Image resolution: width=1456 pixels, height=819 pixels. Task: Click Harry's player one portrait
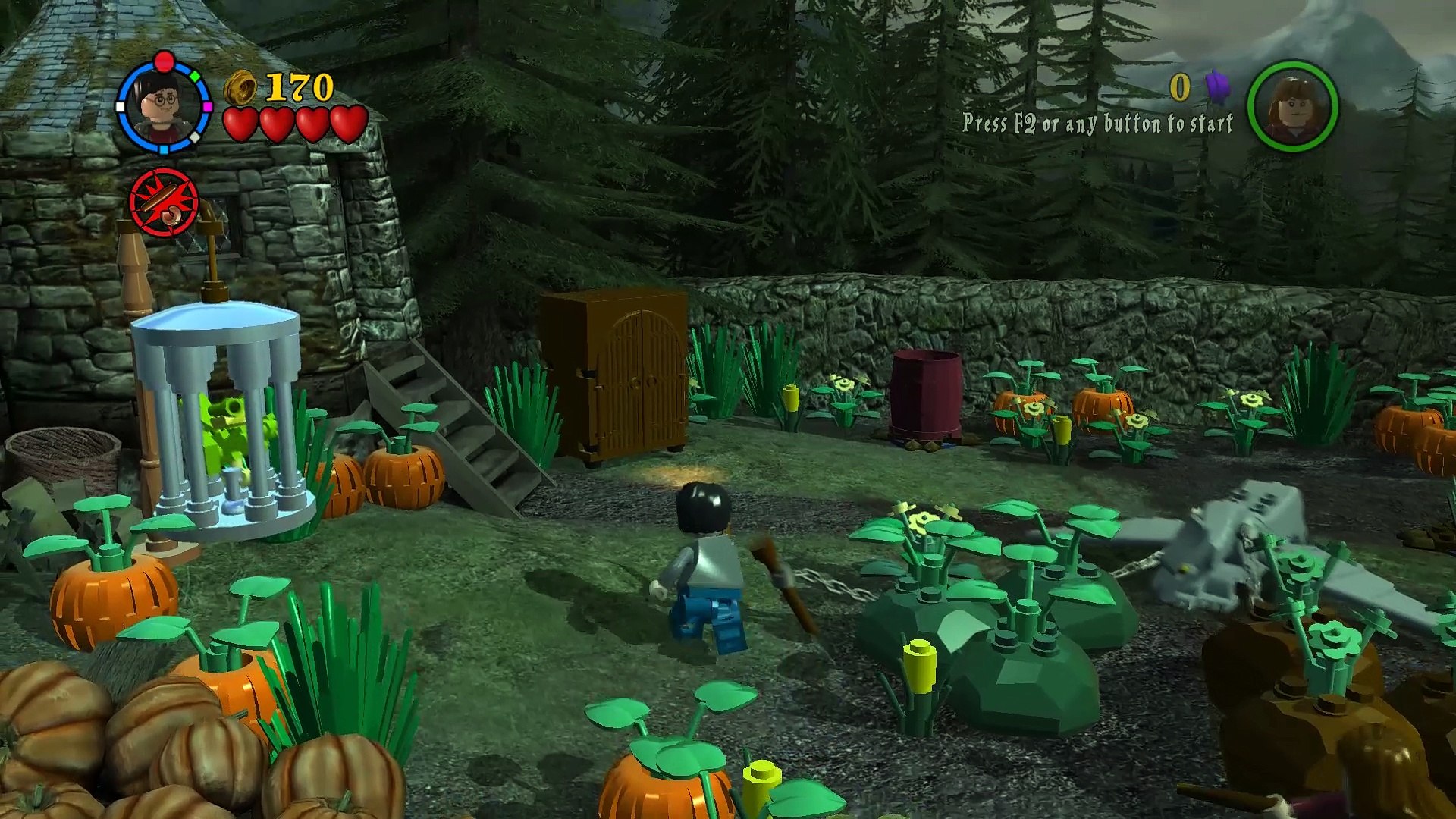(163, 108)
